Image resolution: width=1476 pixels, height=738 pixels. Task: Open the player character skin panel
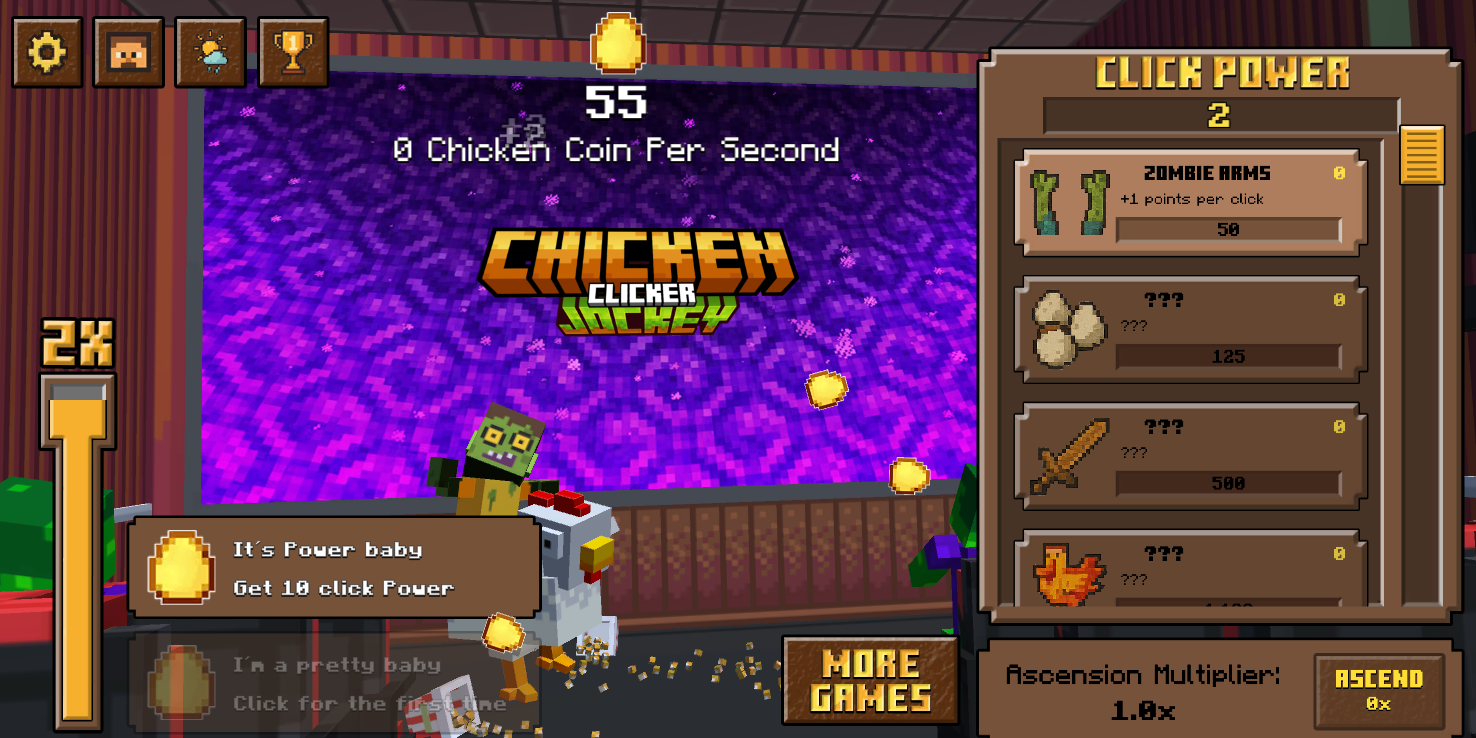tap(129, 53)
